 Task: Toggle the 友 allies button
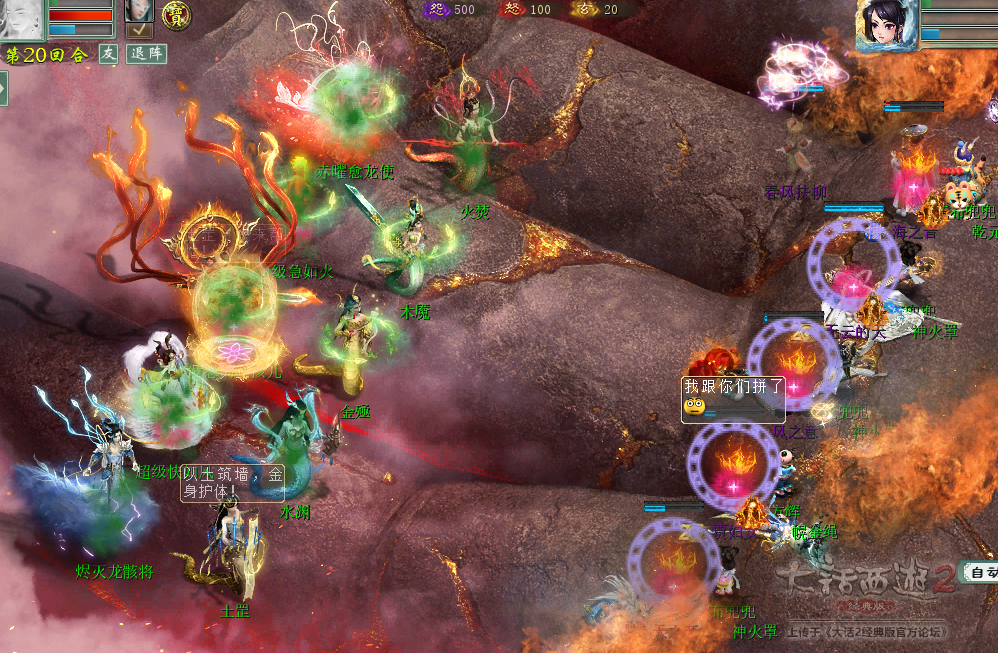pos(109,54)
